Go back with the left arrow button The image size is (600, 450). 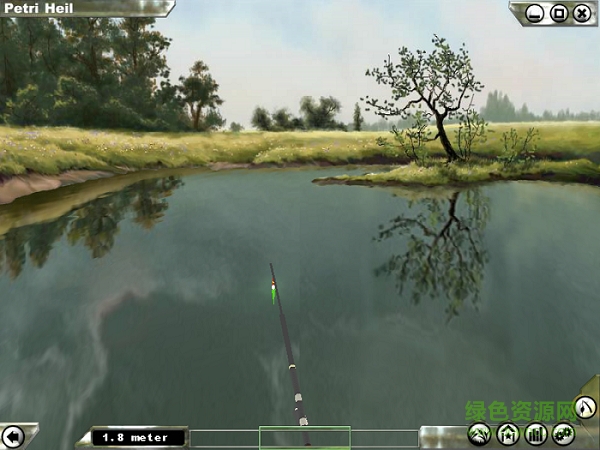tap(13, 436)
